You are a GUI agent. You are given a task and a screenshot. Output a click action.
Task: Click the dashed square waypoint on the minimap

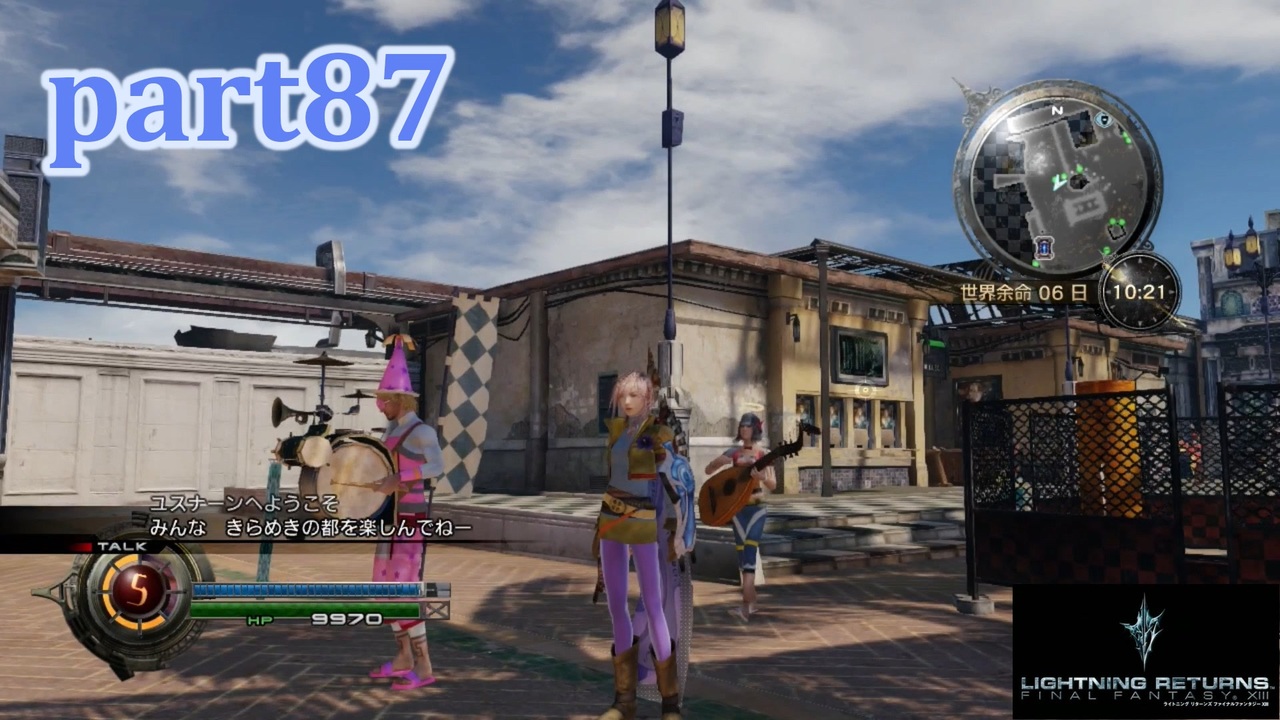(x=1116, y=230)
